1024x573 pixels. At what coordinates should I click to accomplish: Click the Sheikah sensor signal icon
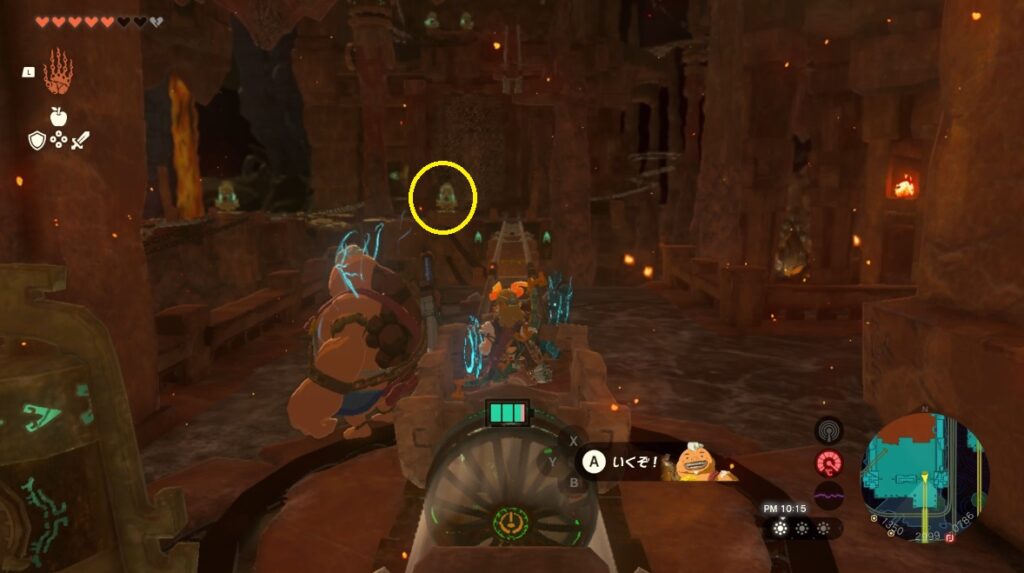click(x=828, y=430)
